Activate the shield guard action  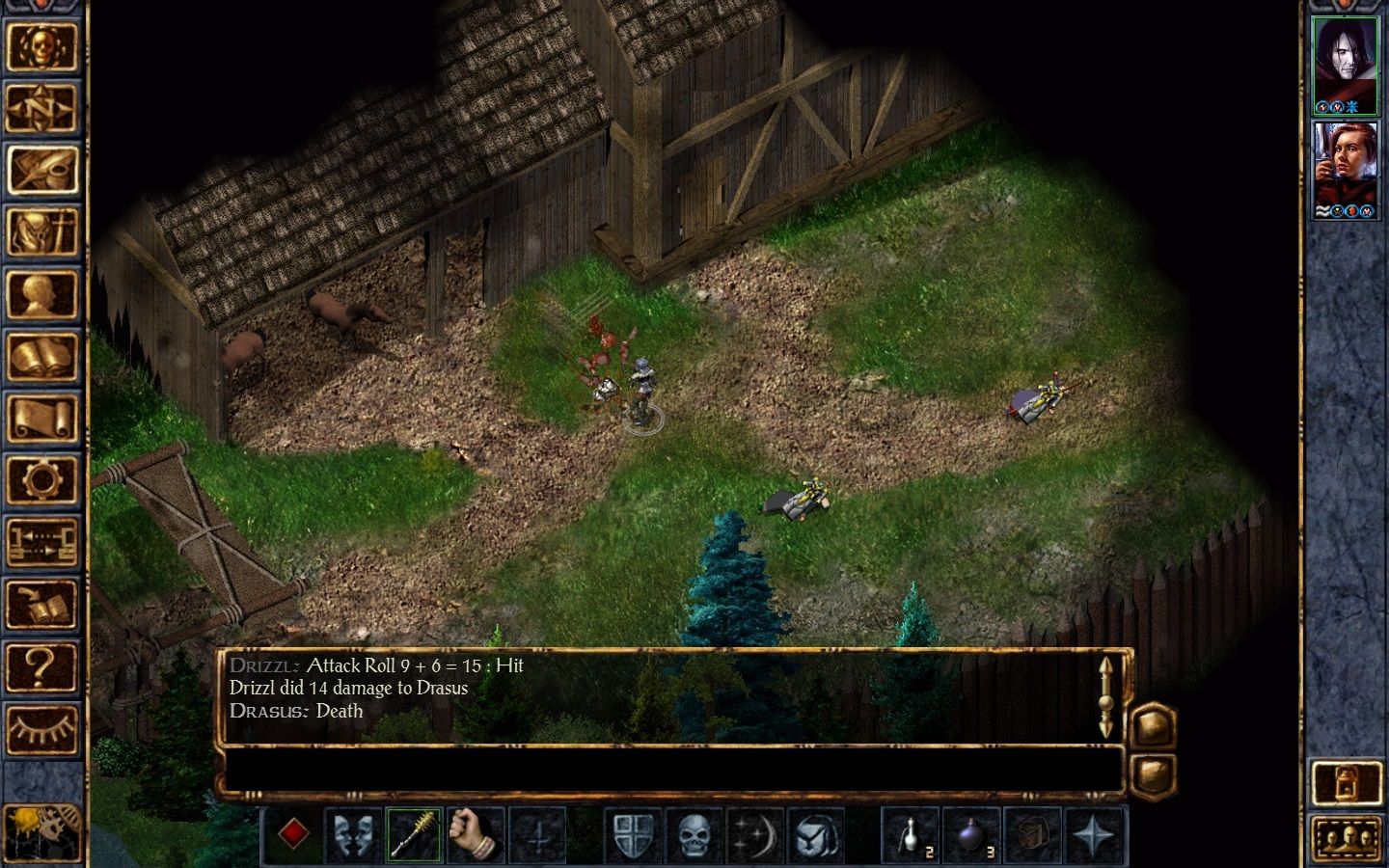point(633,834)
